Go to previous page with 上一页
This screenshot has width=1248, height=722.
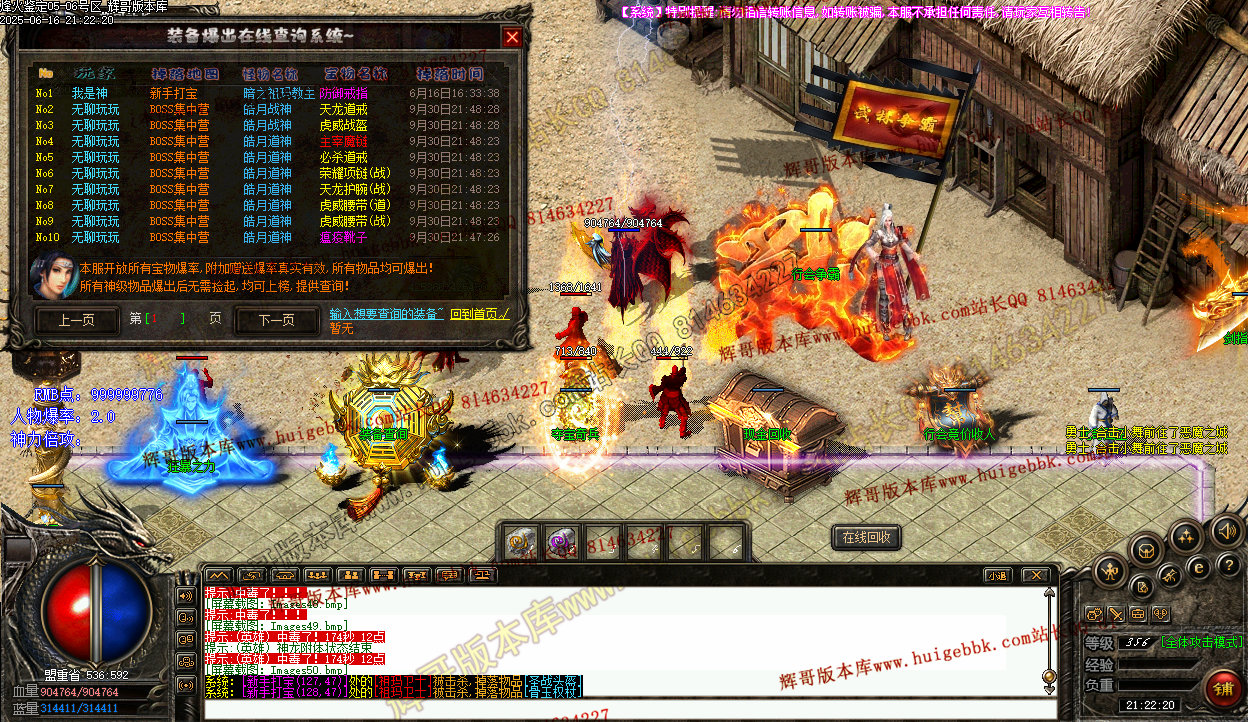pos(76,321)
